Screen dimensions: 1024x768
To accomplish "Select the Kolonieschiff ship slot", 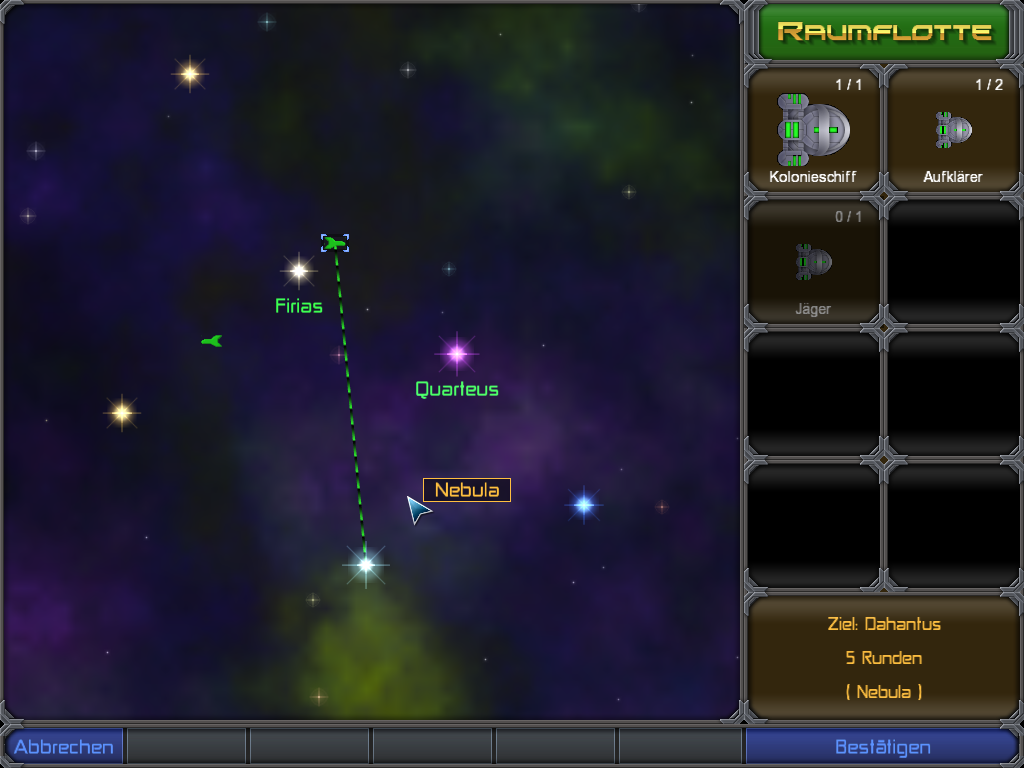I will (x=813, y=130).
